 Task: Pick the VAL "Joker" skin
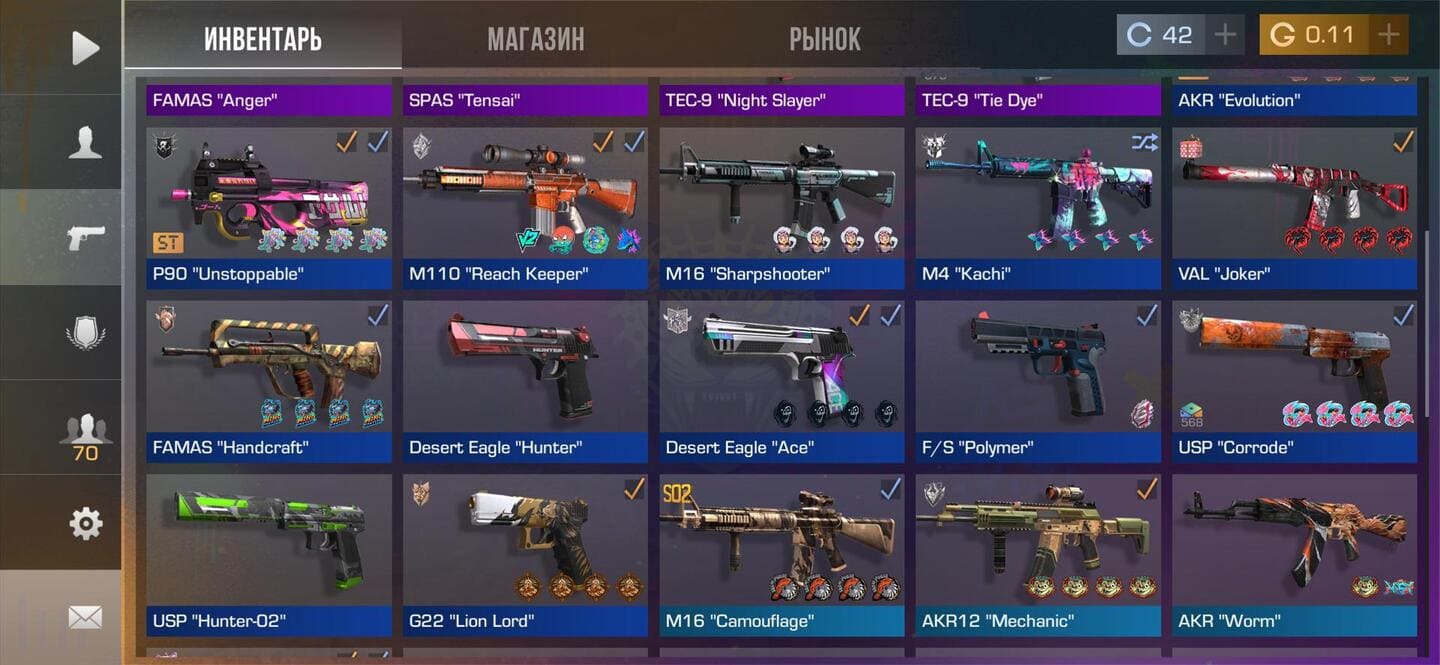pos(1294,207)
